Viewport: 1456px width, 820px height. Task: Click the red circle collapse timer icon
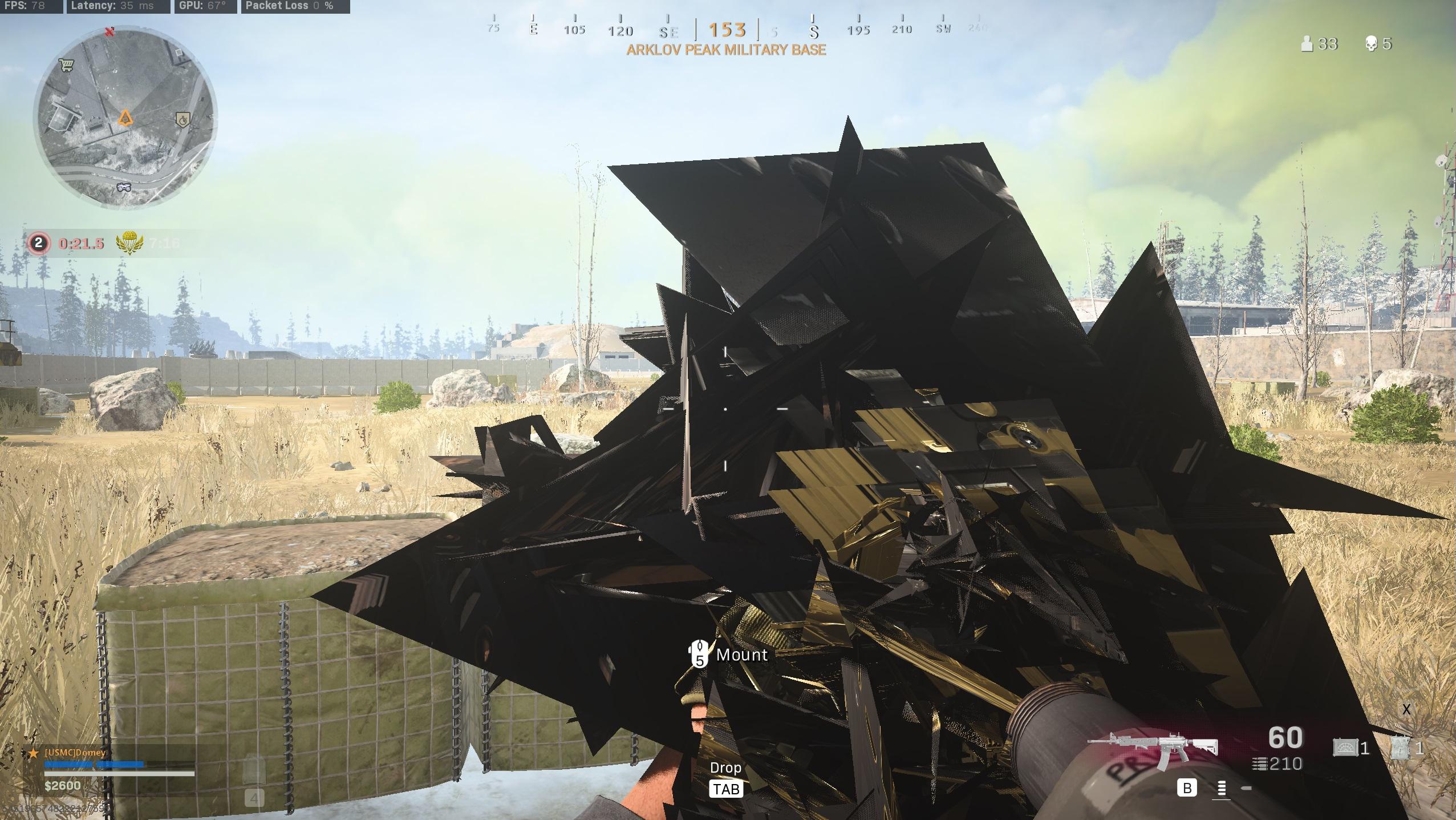point(38,243)
